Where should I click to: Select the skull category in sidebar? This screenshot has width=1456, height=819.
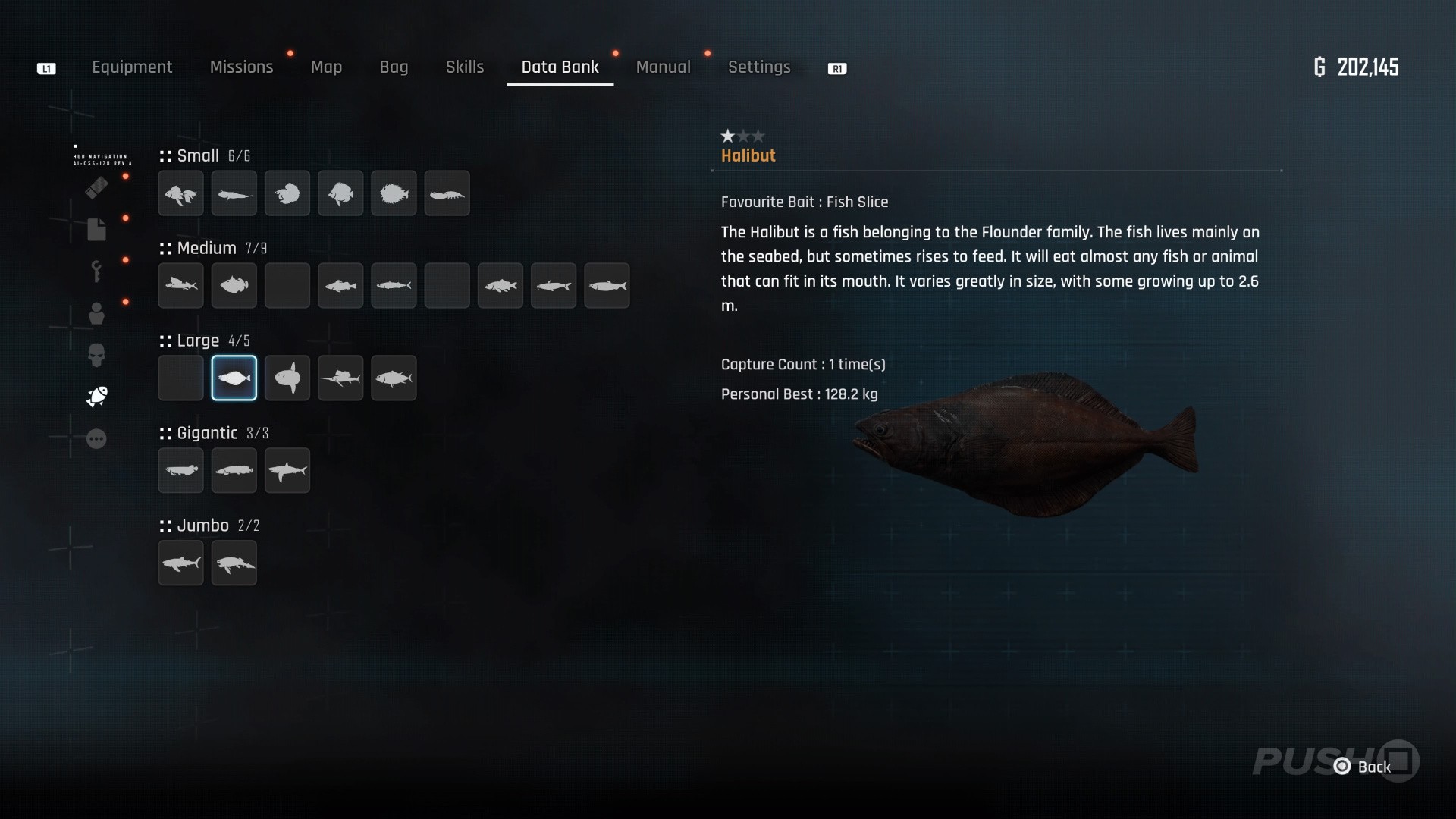click(96, 355)
